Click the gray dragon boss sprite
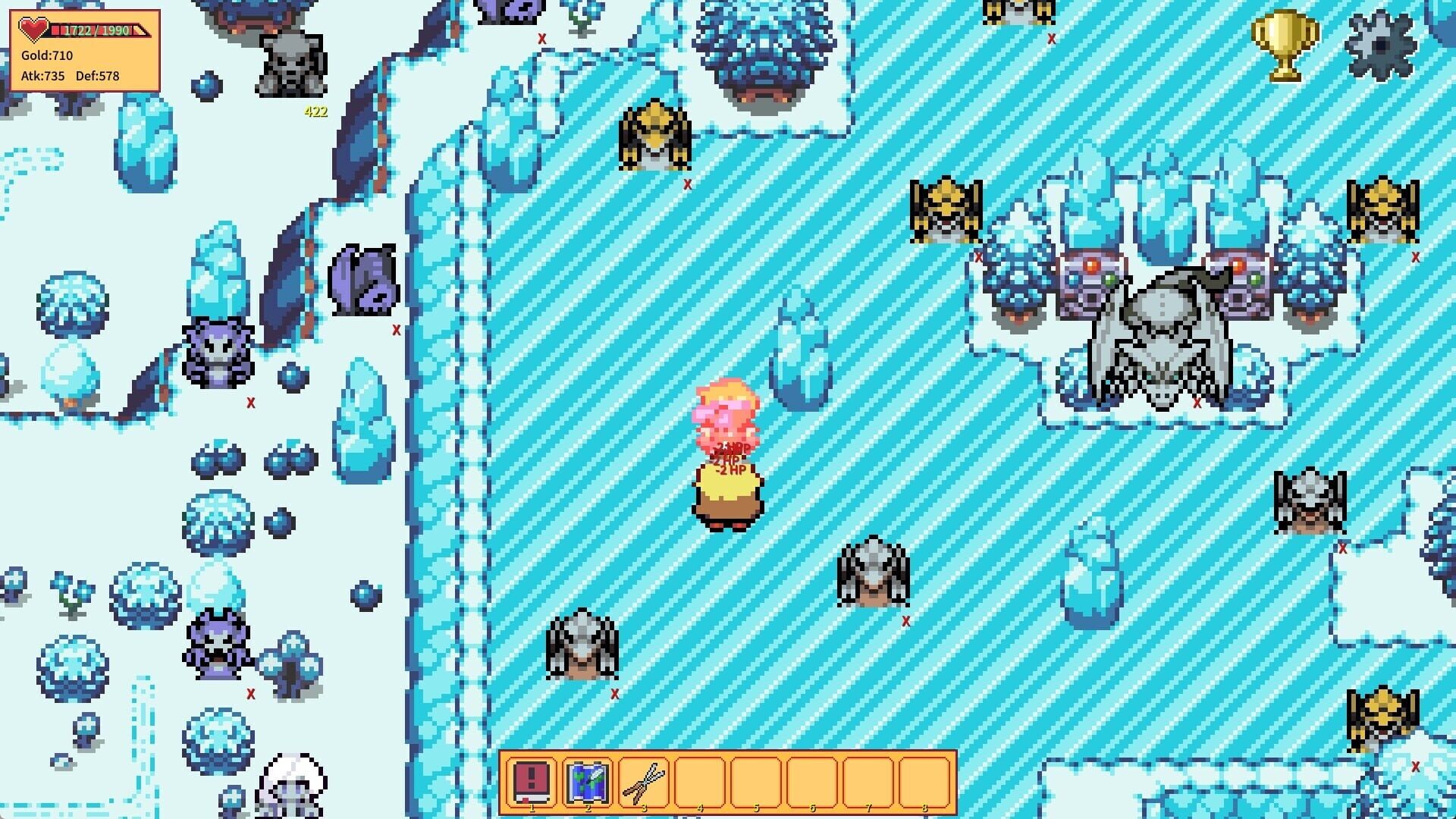 pyautogui.click(x=1157, y=341)
